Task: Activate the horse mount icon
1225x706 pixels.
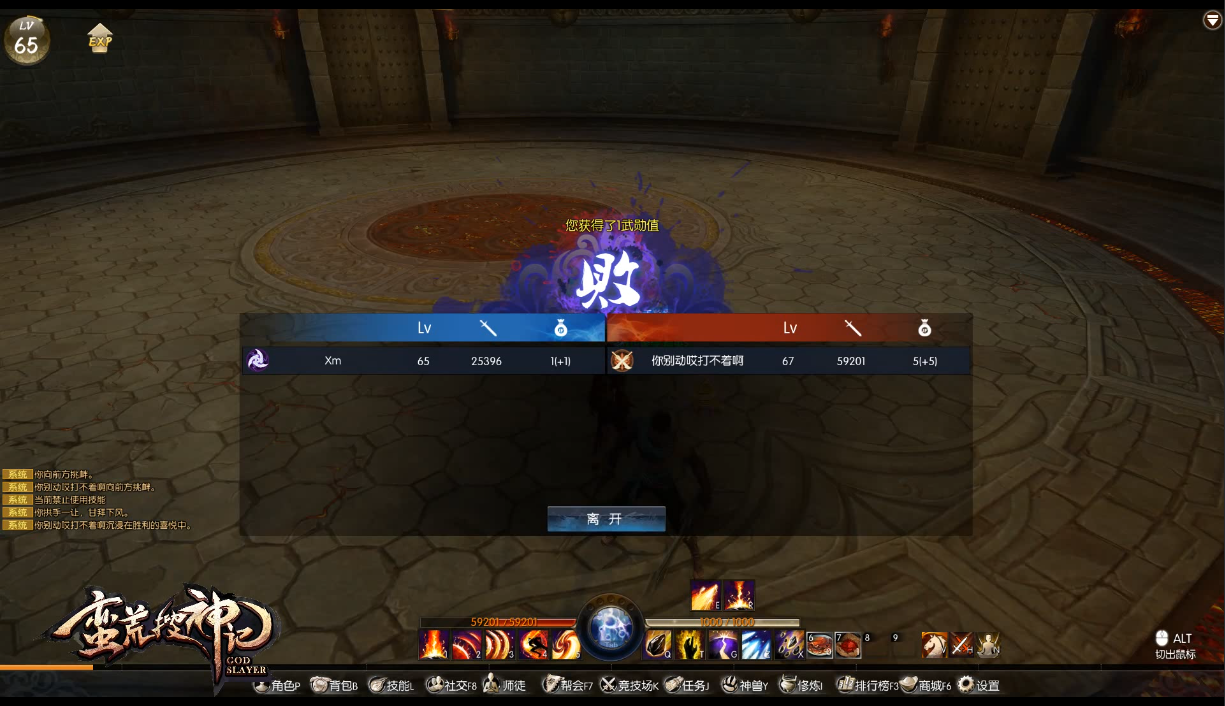Action: click(x=934, y=645)
